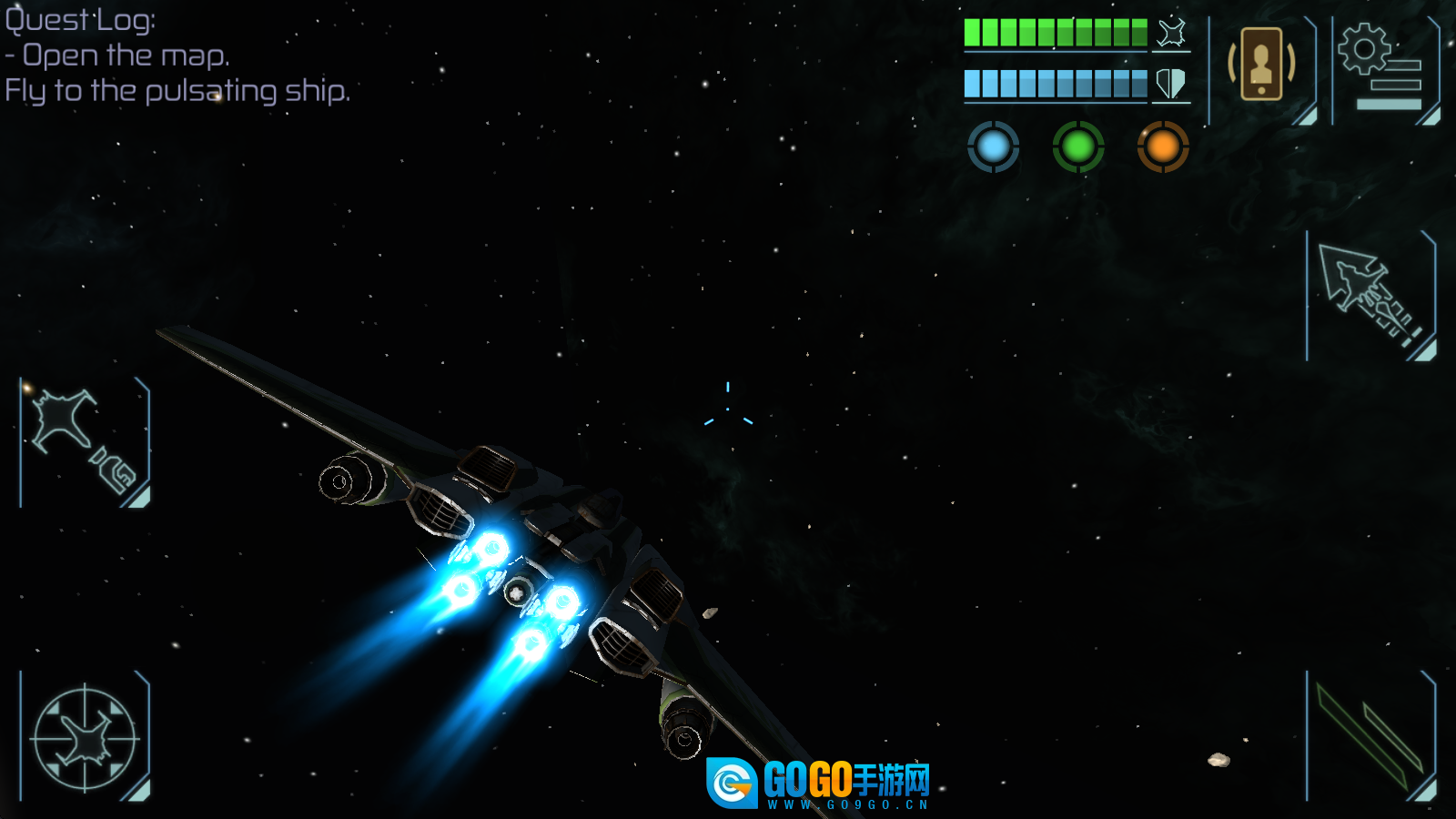Click the GOGO website watermark logo
This screenshot has width=1456, height=819.
pos(819,783)
